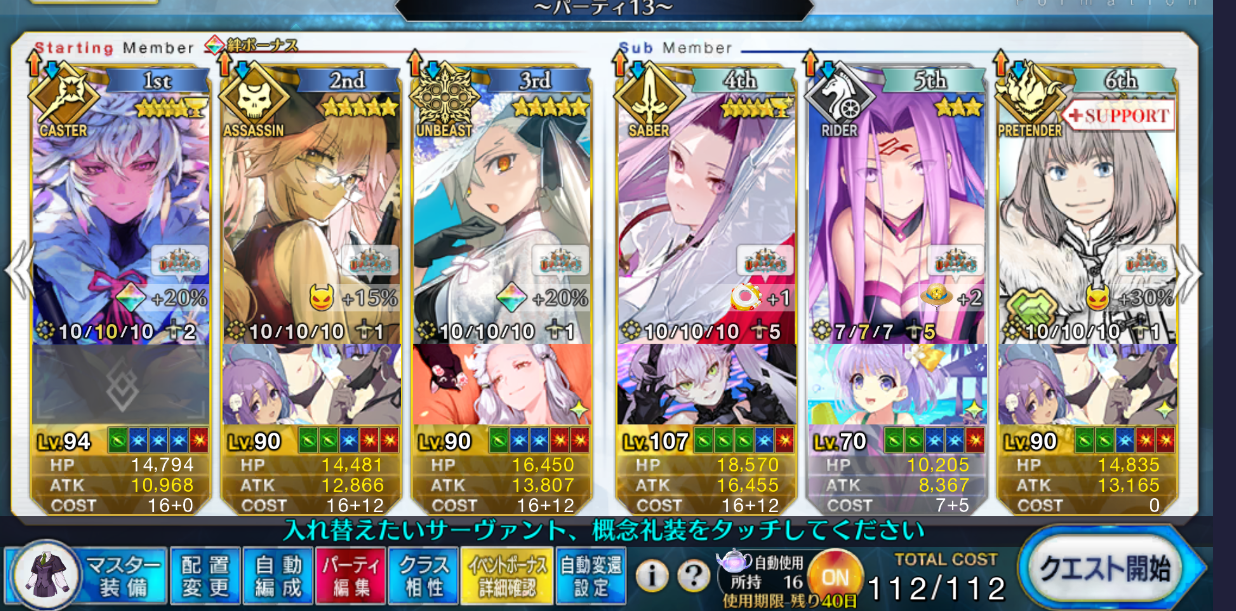
Task: Click the round info "i" icon
Action: 652,575
